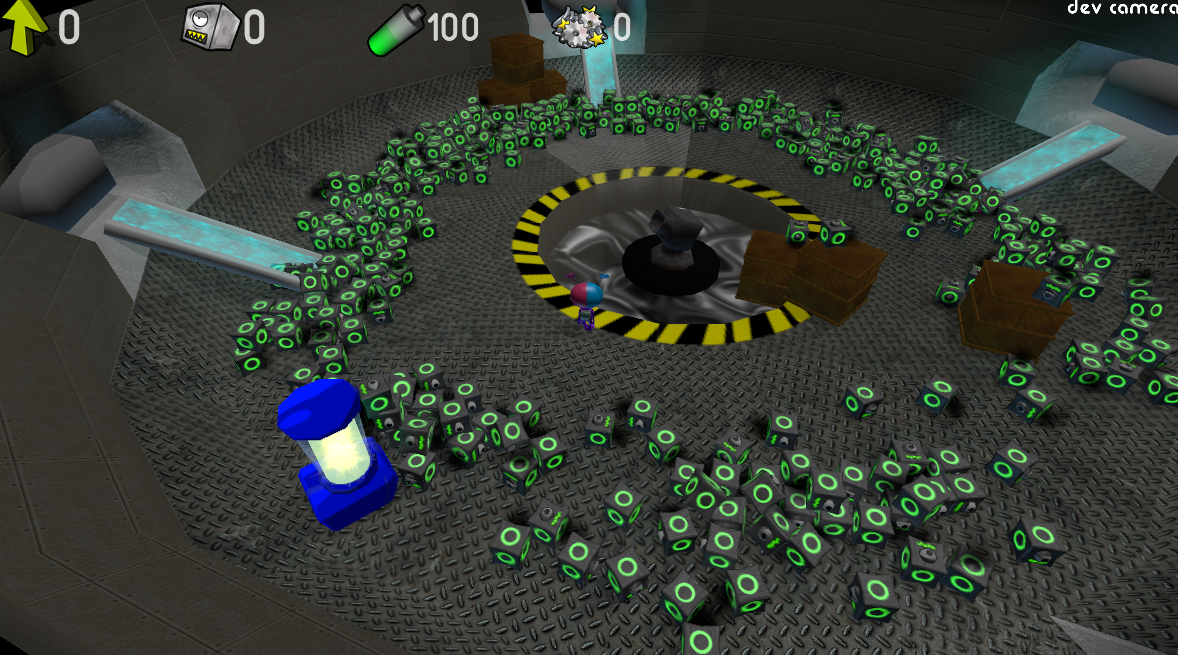Click the green battery energy icon

coord(395,30)
